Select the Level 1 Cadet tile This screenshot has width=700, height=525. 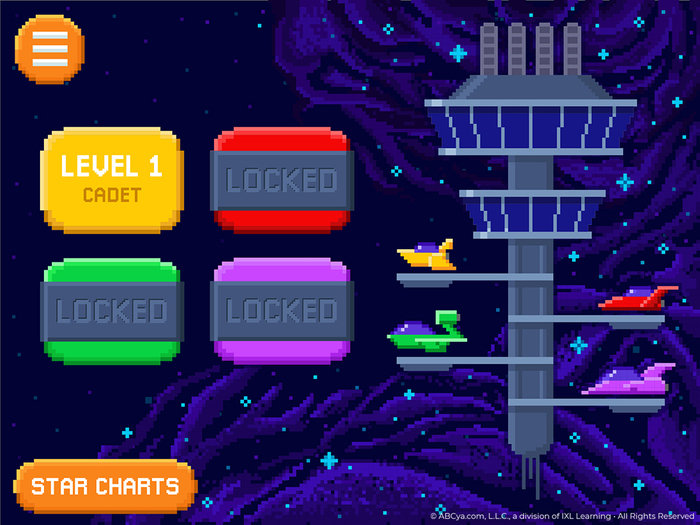pos(111,179)
